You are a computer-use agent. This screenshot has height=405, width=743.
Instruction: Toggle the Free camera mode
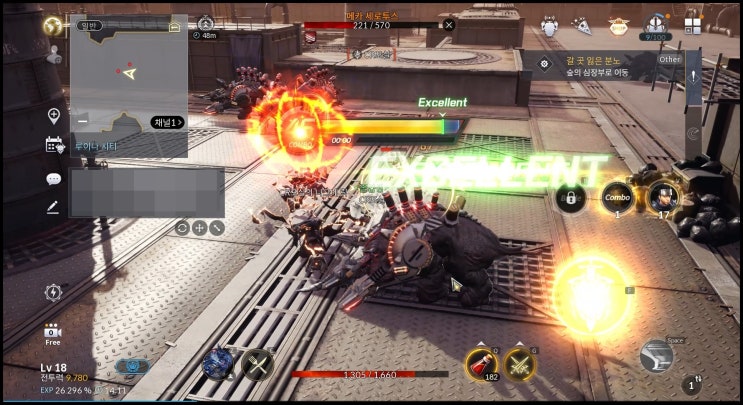pos(52,334)
